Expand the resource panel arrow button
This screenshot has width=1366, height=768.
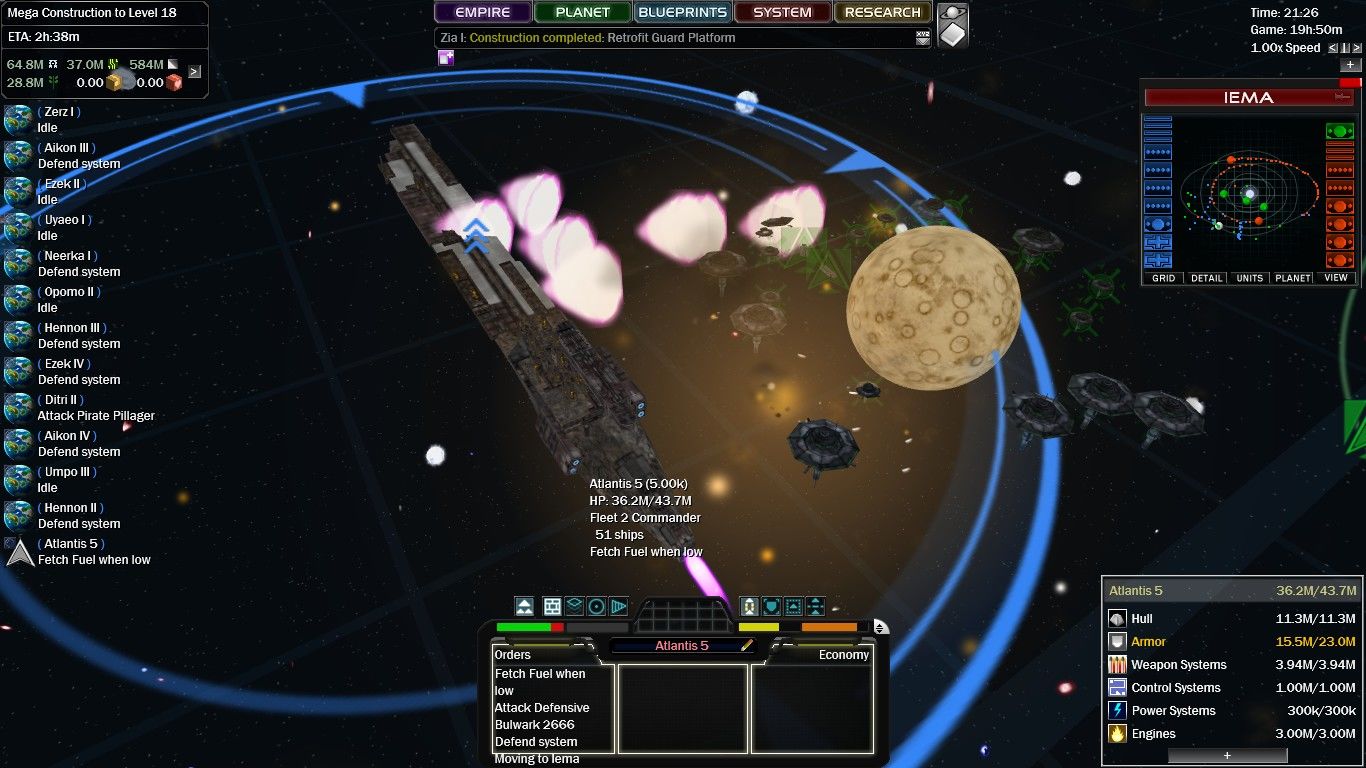click(194, 71)
